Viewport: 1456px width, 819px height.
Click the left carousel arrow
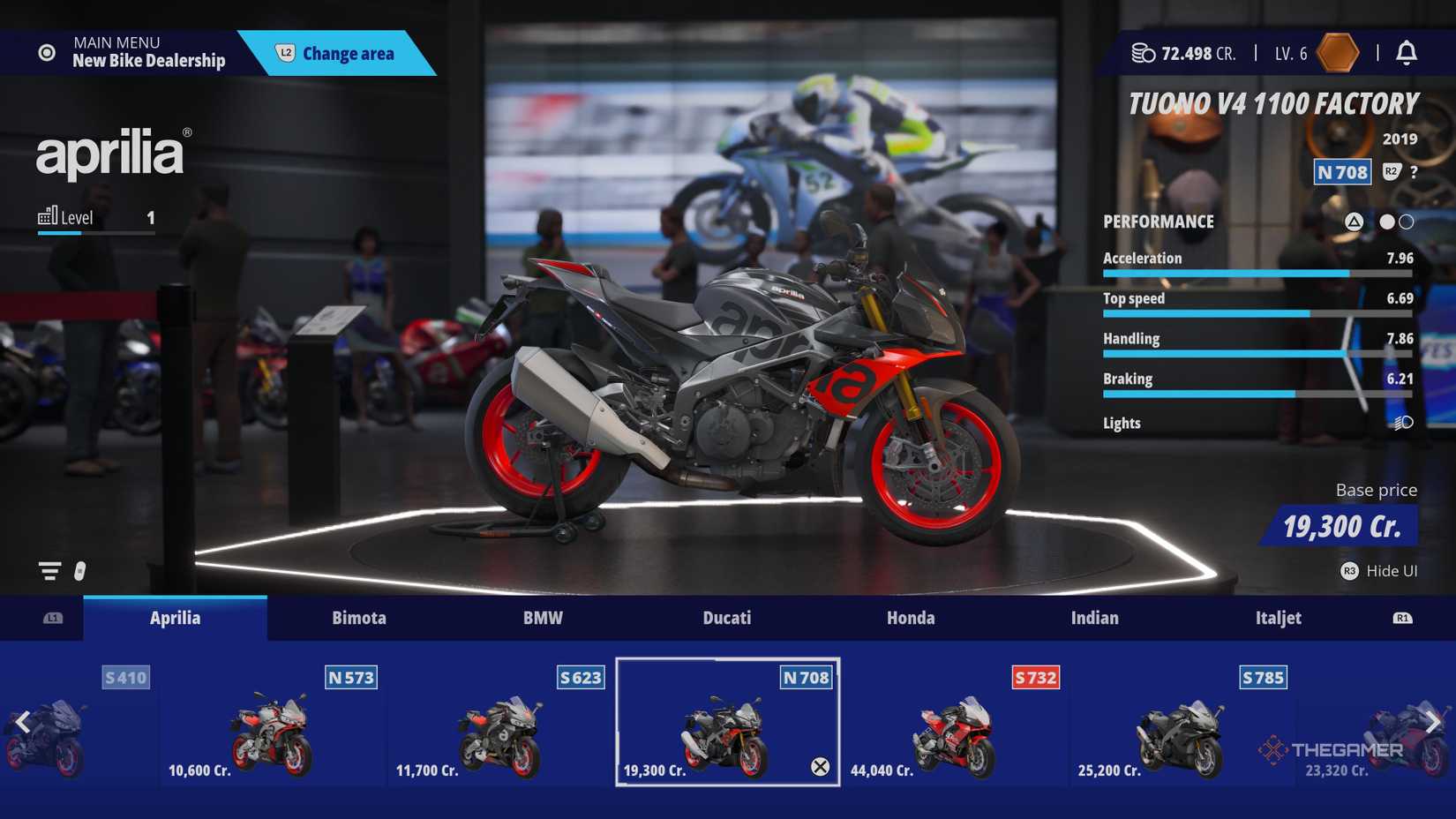[x=22, y=723]
